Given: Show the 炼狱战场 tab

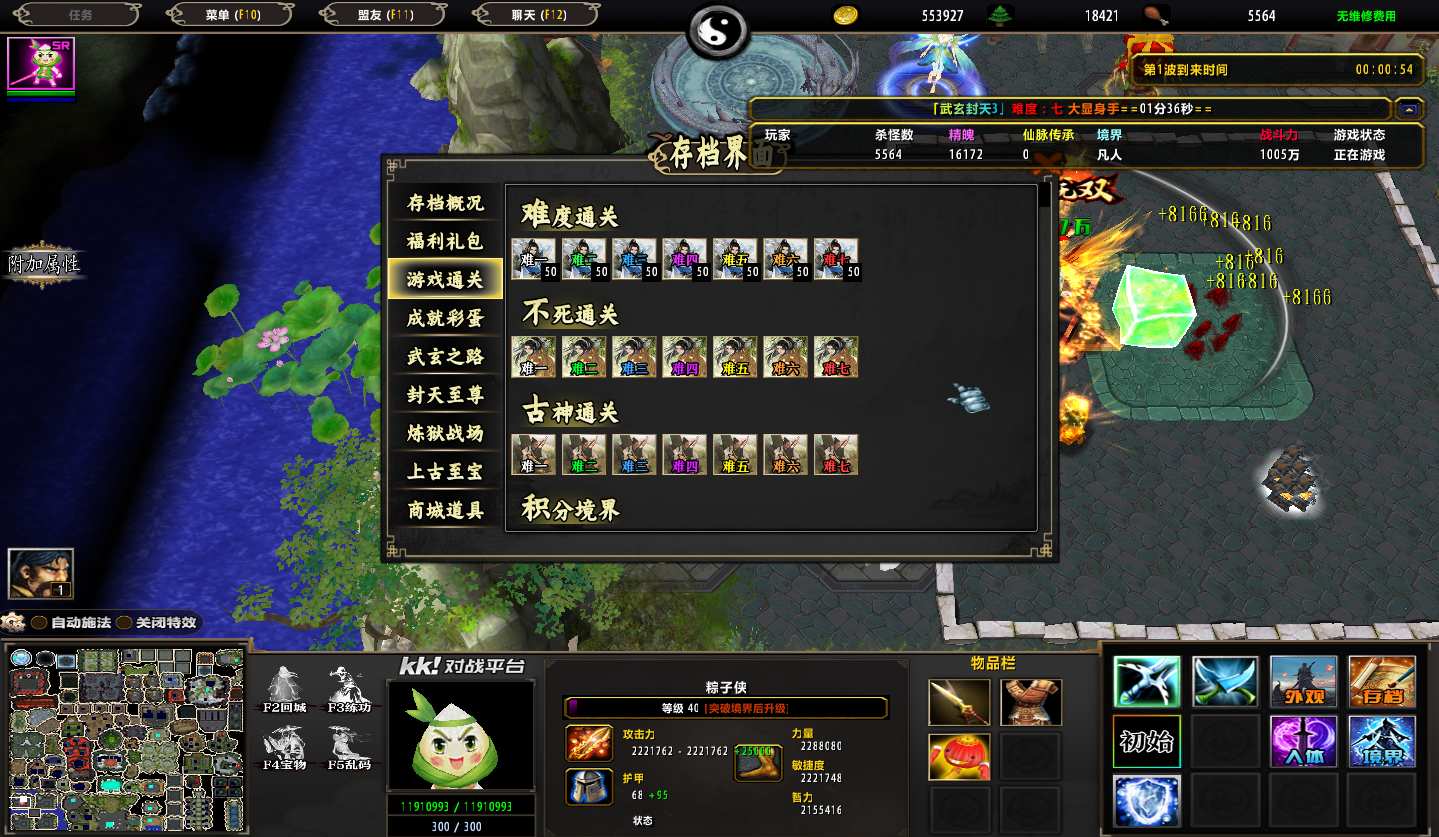Looking at the screenshot, I should tap(445, 433).
